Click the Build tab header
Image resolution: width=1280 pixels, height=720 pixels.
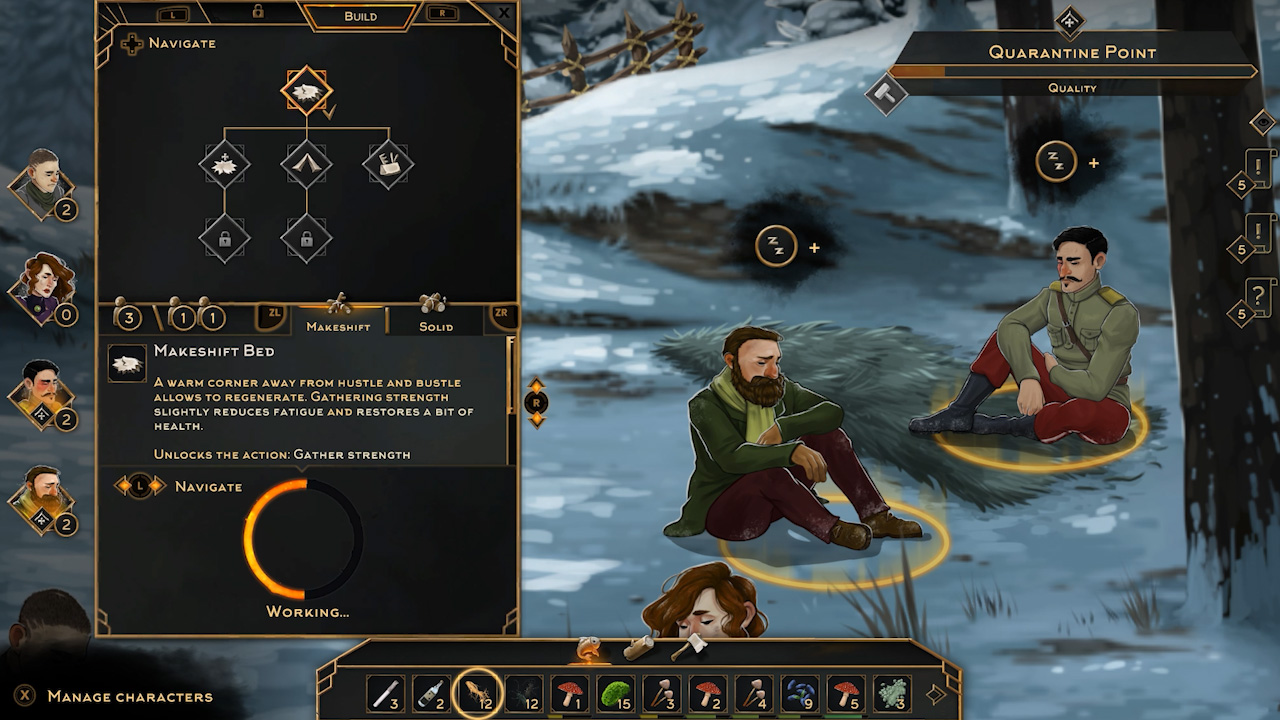[x=360, y=16]
